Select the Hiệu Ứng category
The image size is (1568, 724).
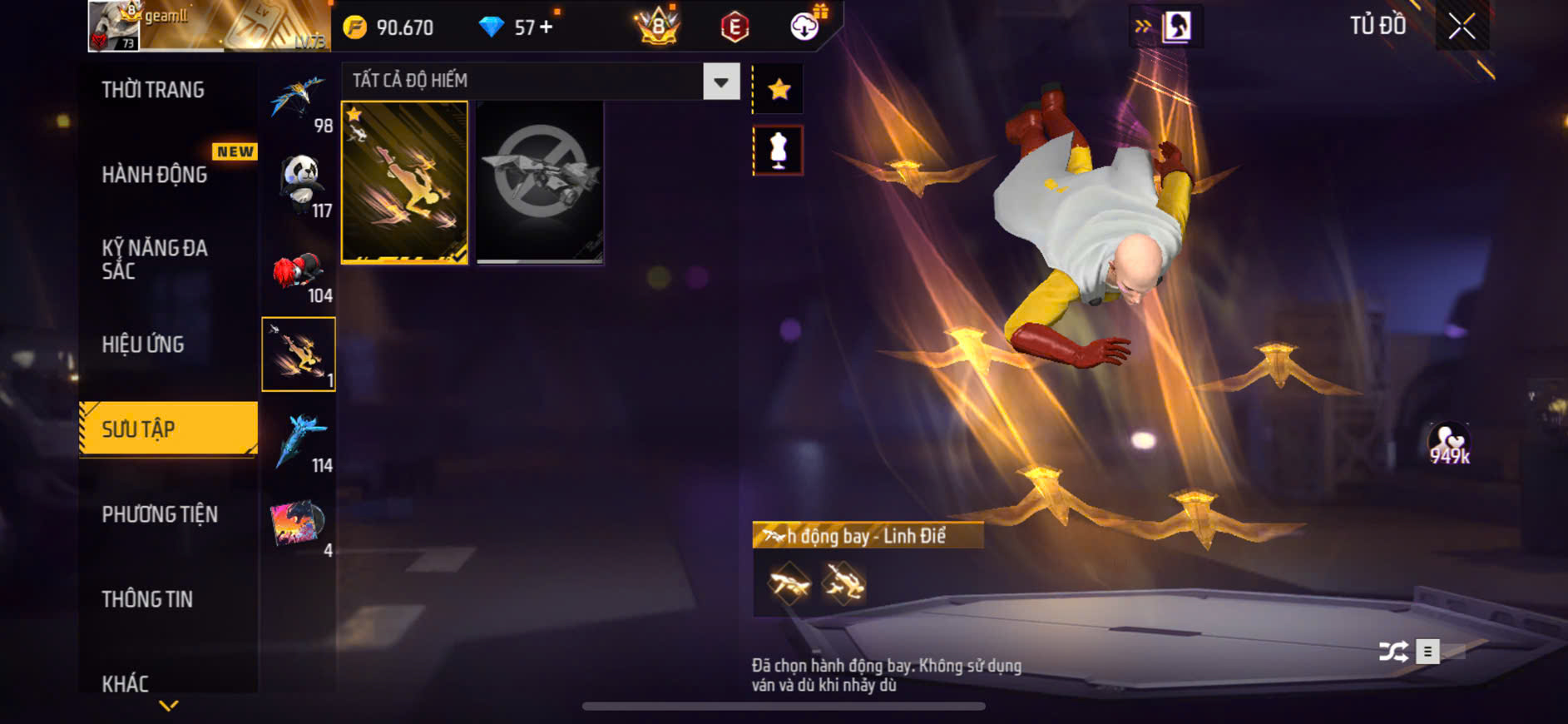pyautogui.click(x=143, y=345)
